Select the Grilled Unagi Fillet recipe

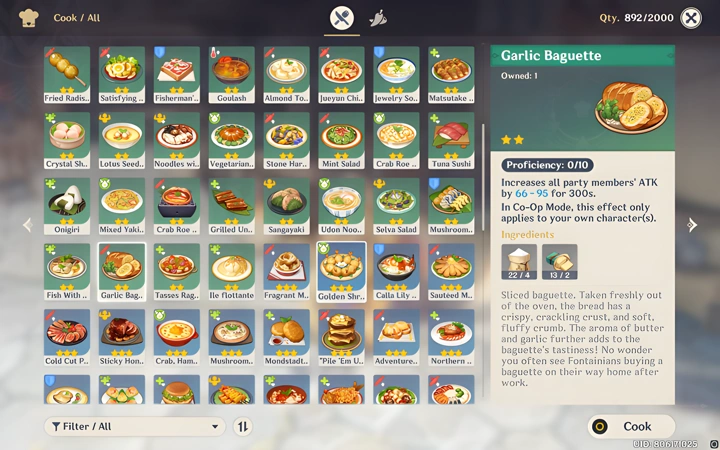(x=231, y=207)
